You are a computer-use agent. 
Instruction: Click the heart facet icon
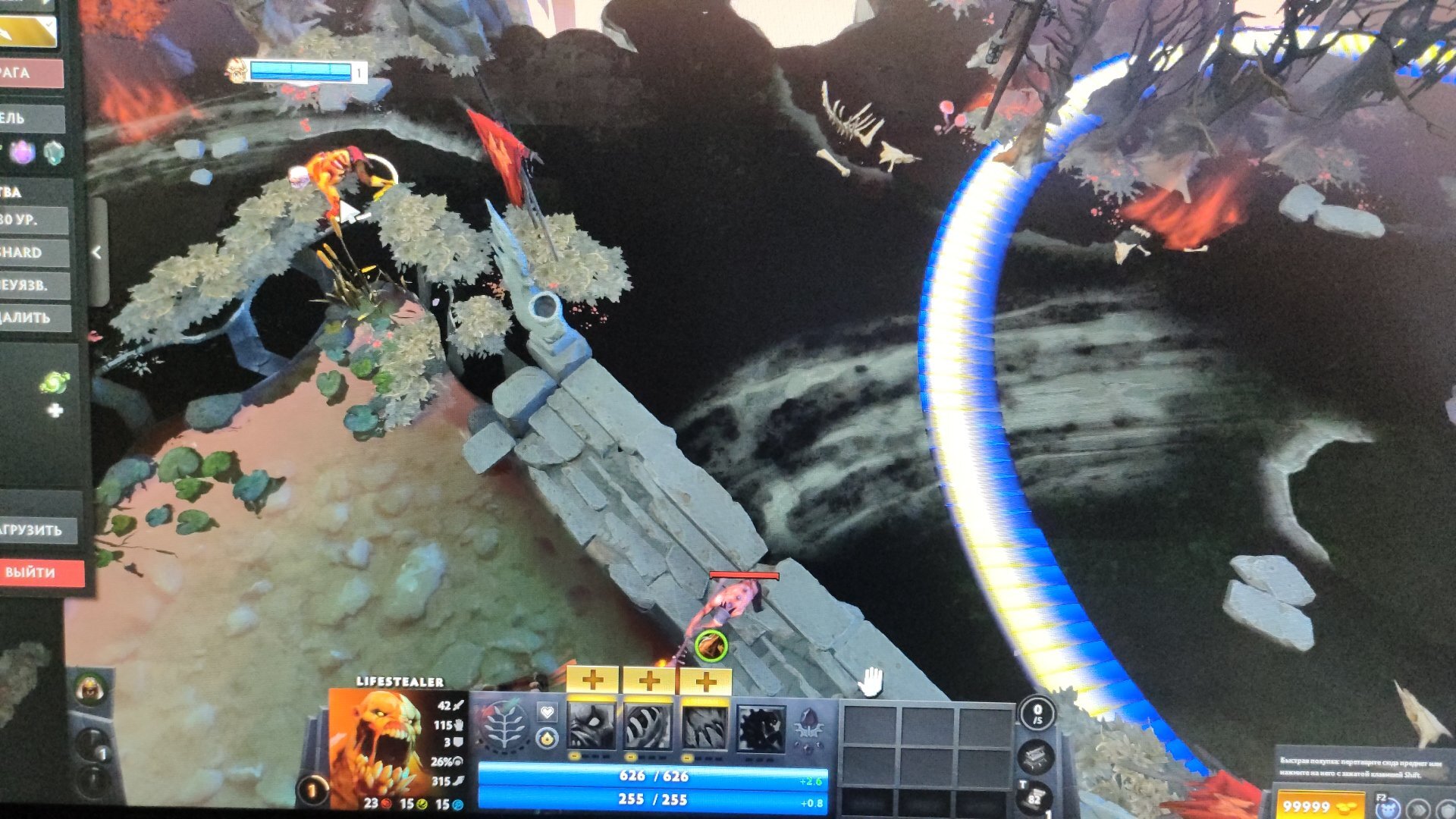point(547,712)
